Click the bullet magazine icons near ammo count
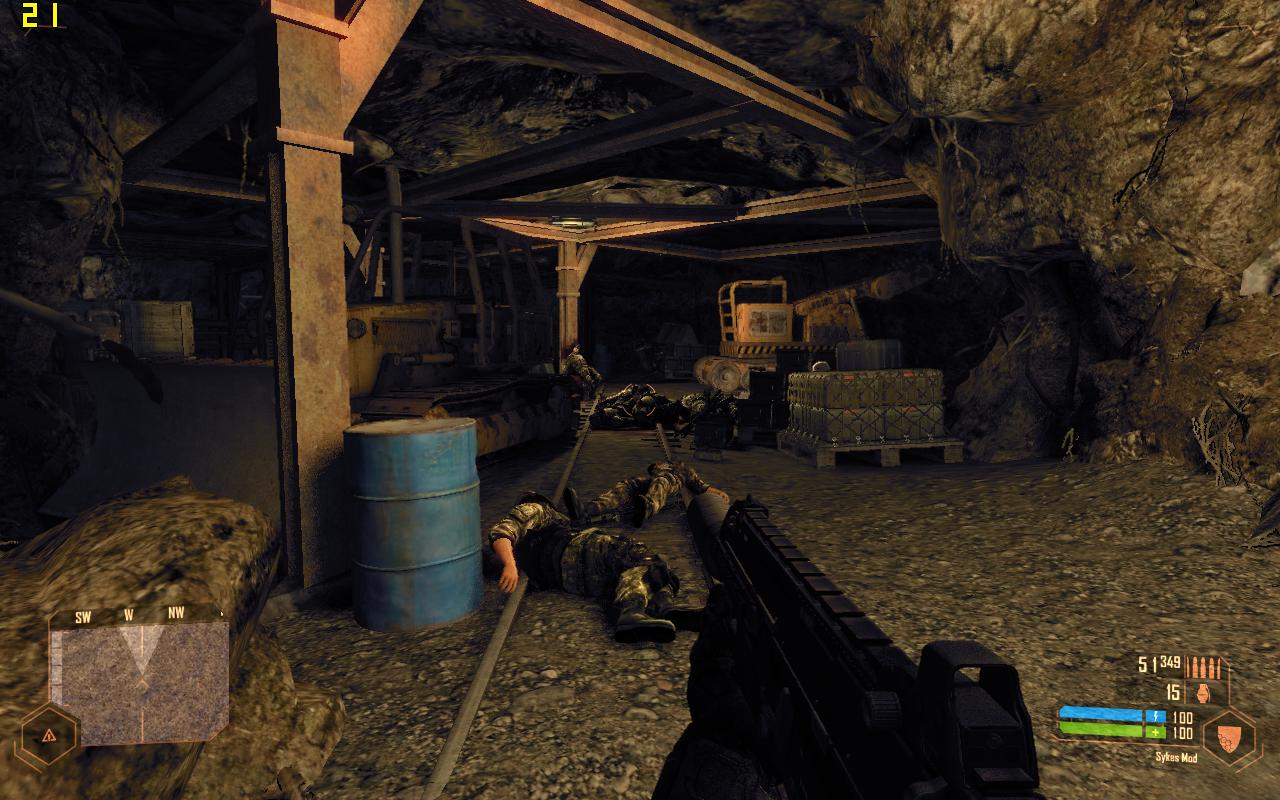The width and height of the screenshot is (1280, 800). [1204, 667]
